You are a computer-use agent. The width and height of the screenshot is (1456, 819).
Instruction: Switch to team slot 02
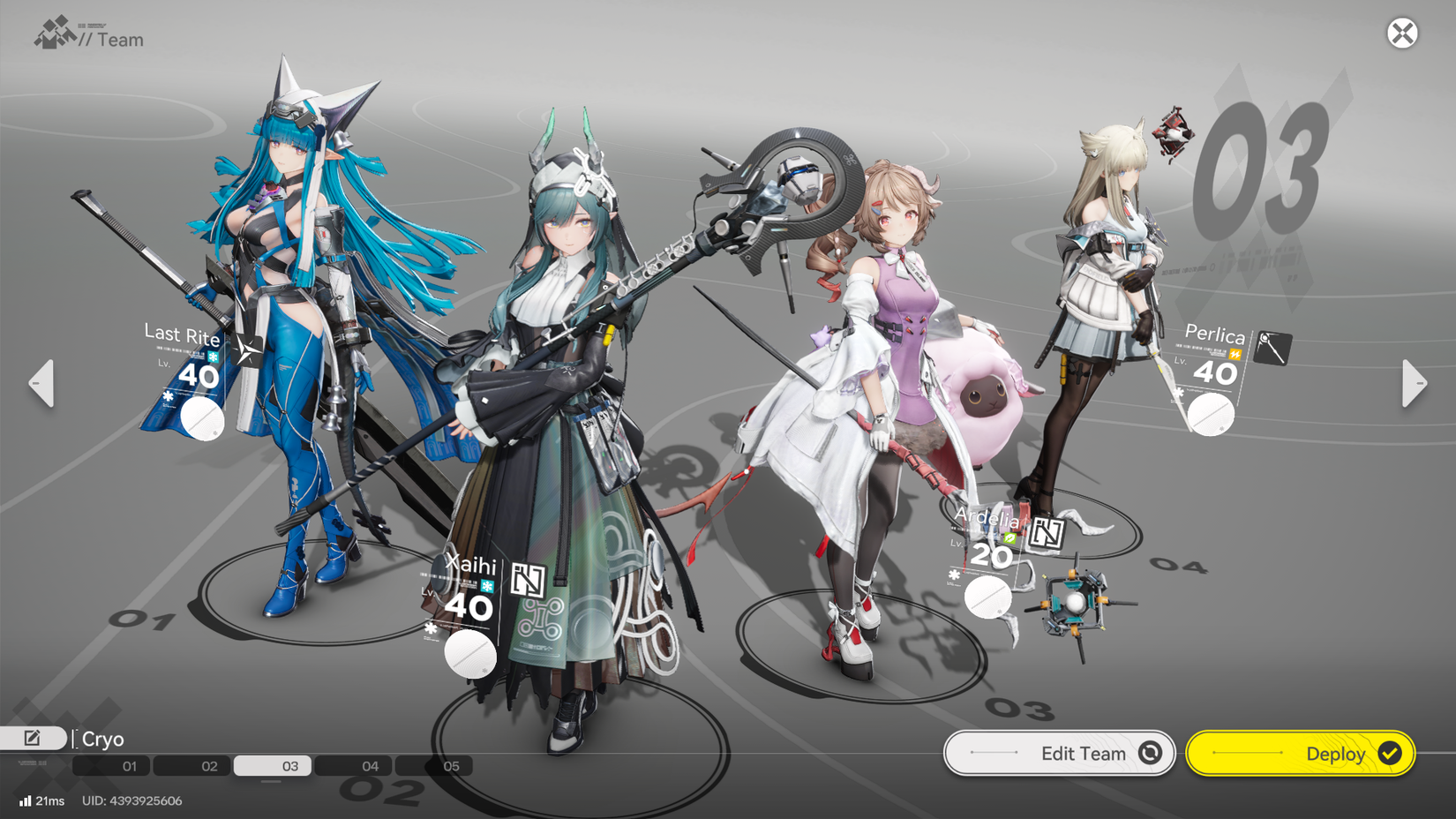pos(209,766)
